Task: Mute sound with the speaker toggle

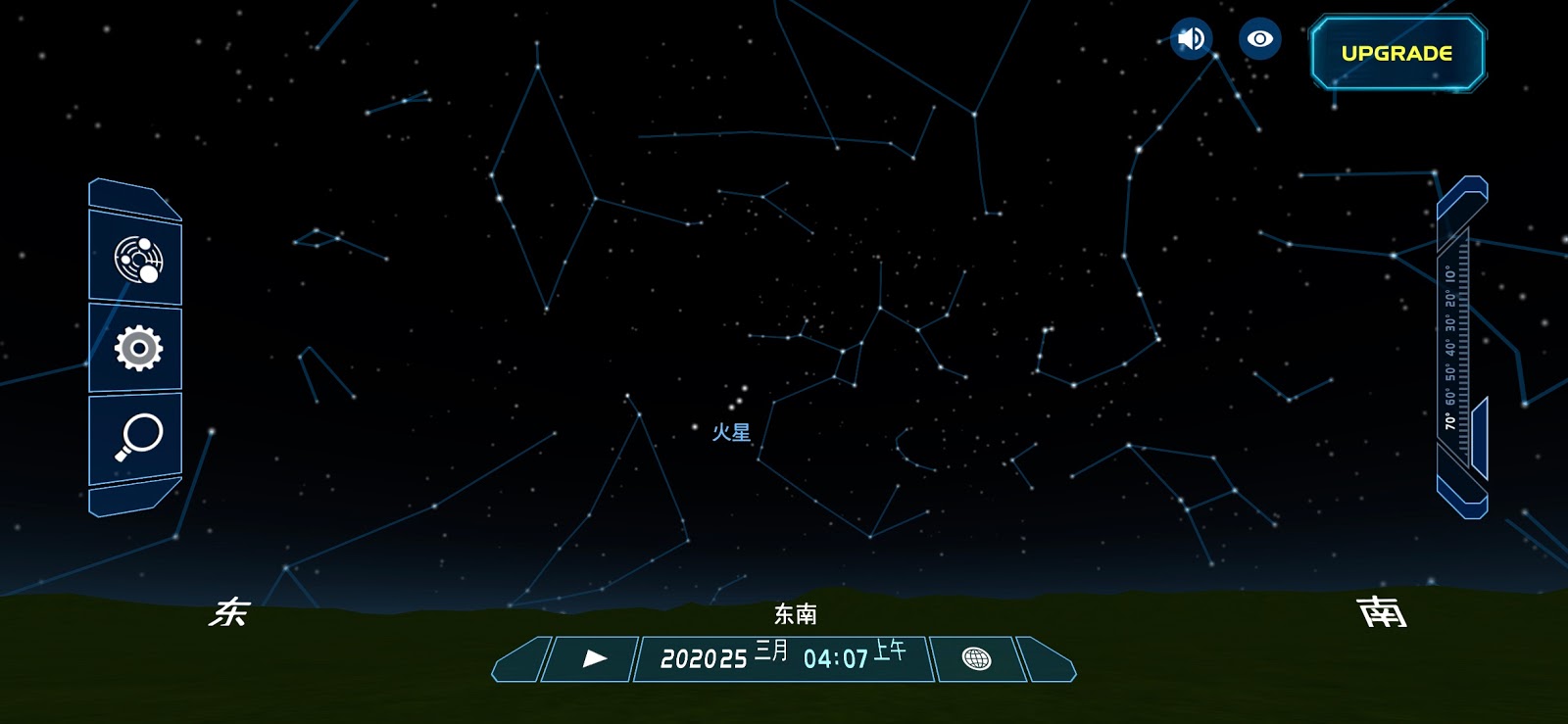Action: 1190,38
